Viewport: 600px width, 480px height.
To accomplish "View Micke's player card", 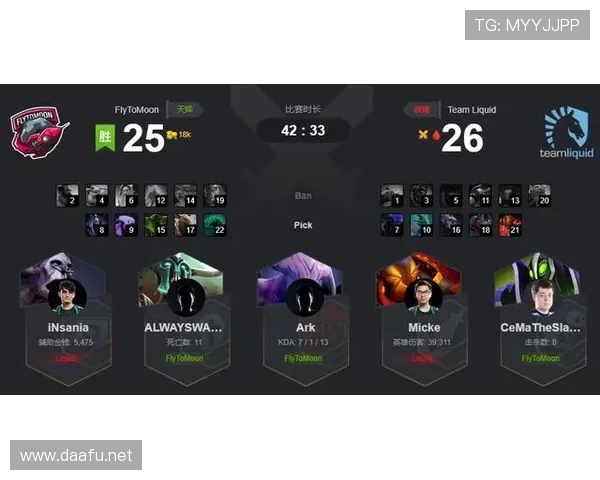I will (x=424, y=310).
